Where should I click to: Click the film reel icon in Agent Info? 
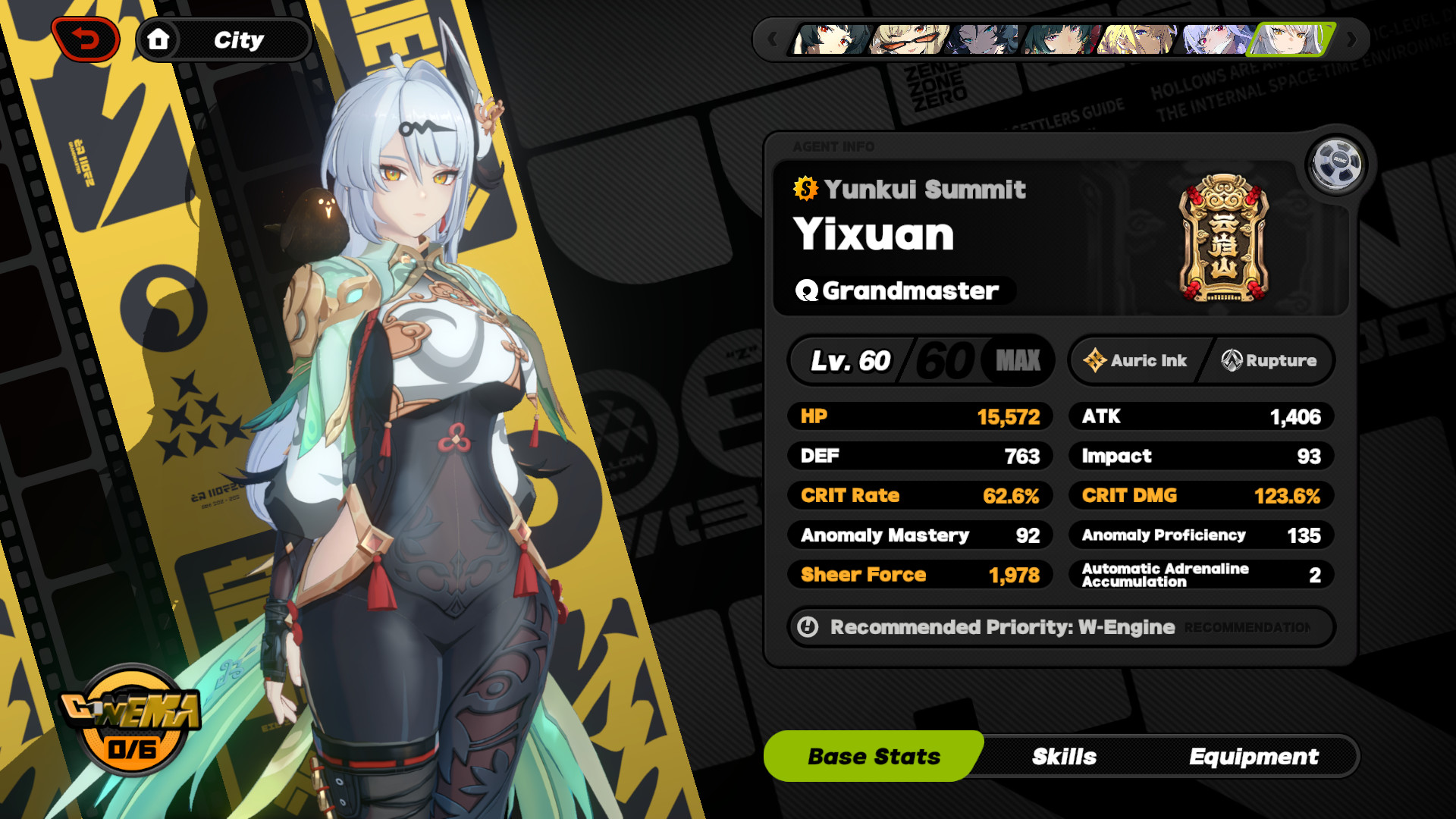[1336, 162]
